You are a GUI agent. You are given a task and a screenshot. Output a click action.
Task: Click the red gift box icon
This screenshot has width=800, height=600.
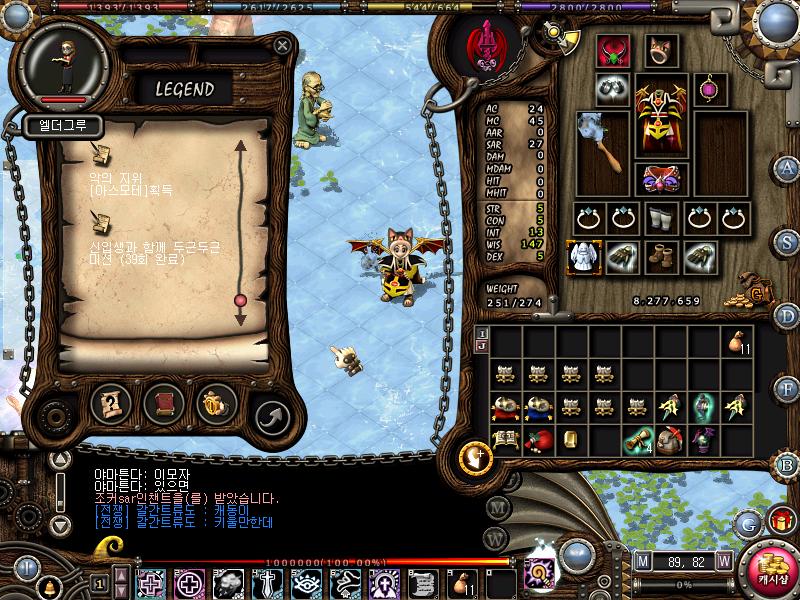coord(779,519)
